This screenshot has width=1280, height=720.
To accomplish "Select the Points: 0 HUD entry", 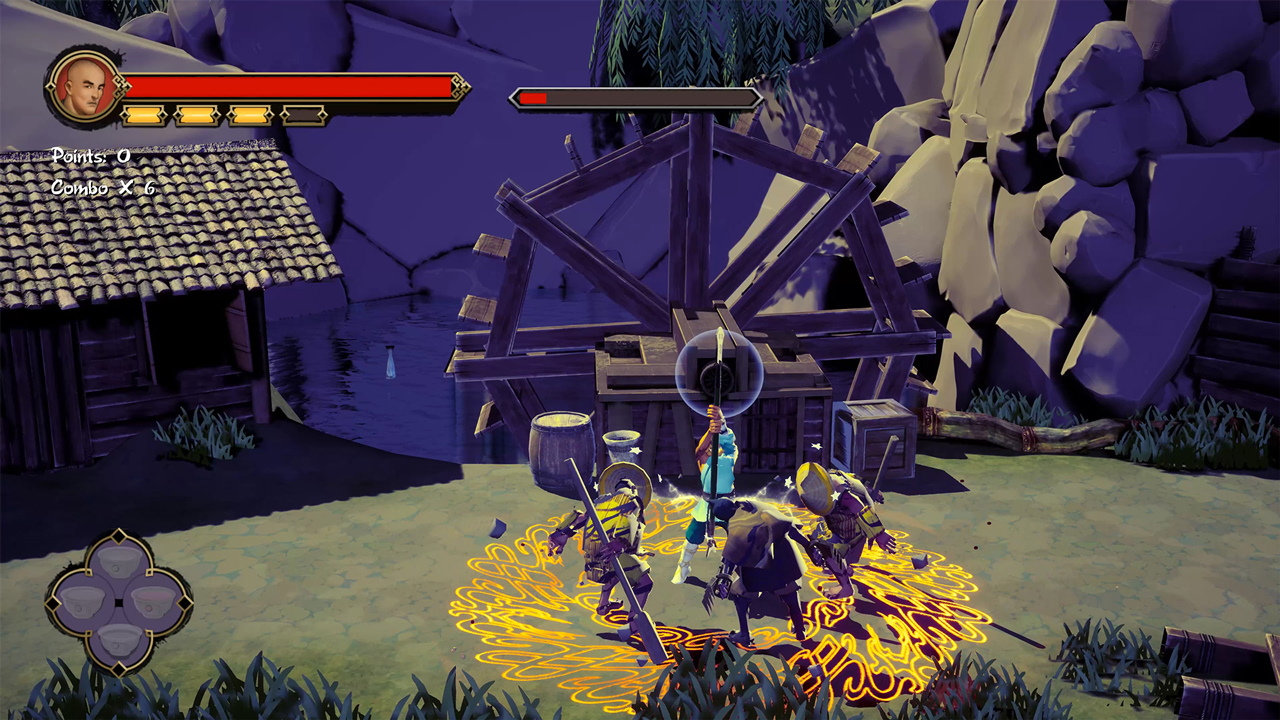I will click(x=90, y=157).
